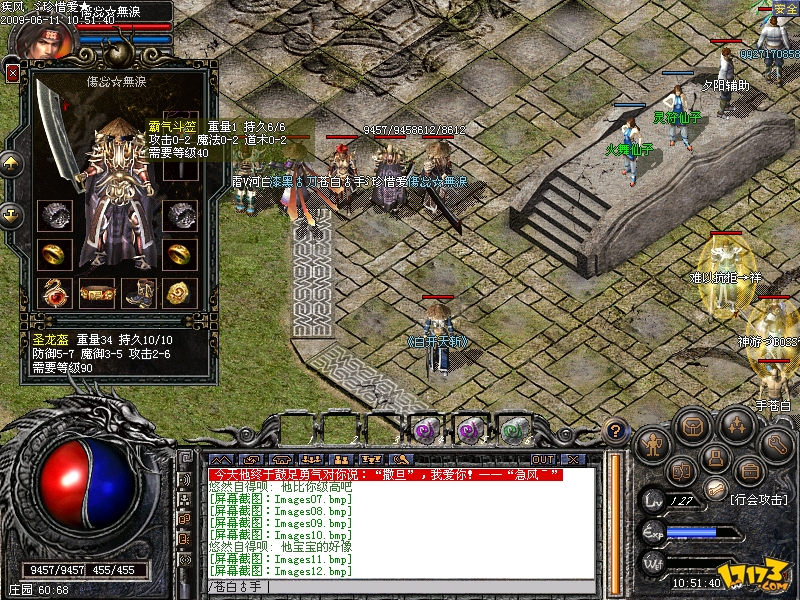Image resolution: width=800 pixels, height=600 pixels.
Task: Select the equipped boots slot
Action: pyautogui.click(x=139, y=292)
